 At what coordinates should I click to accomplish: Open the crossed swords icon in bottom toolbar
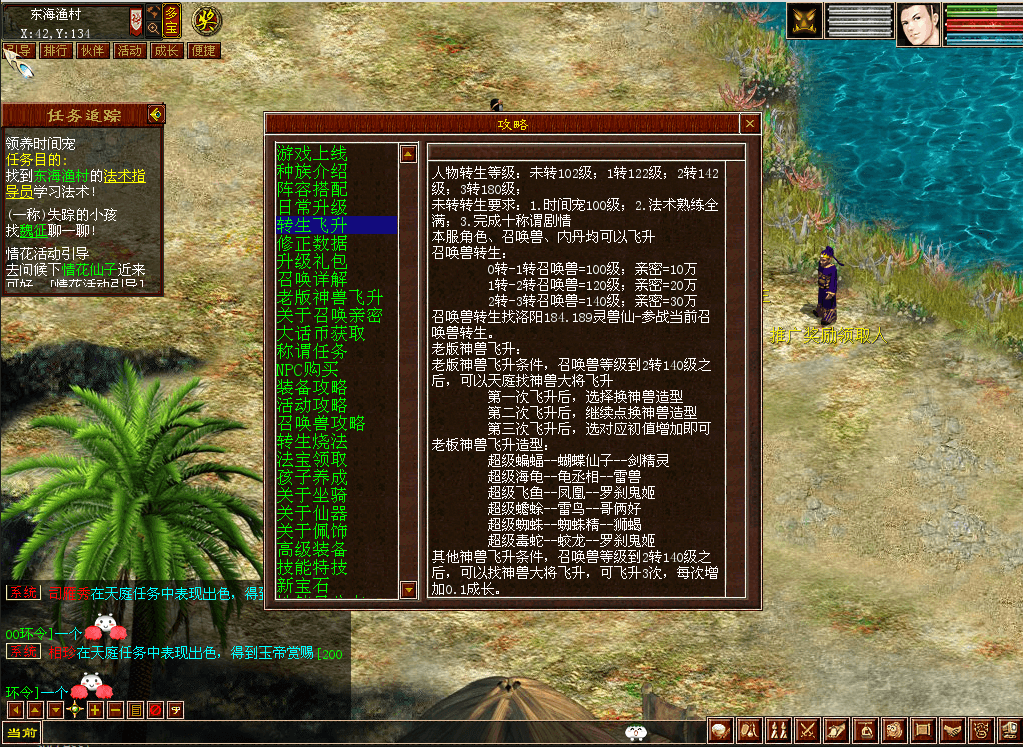coord(807,731)
